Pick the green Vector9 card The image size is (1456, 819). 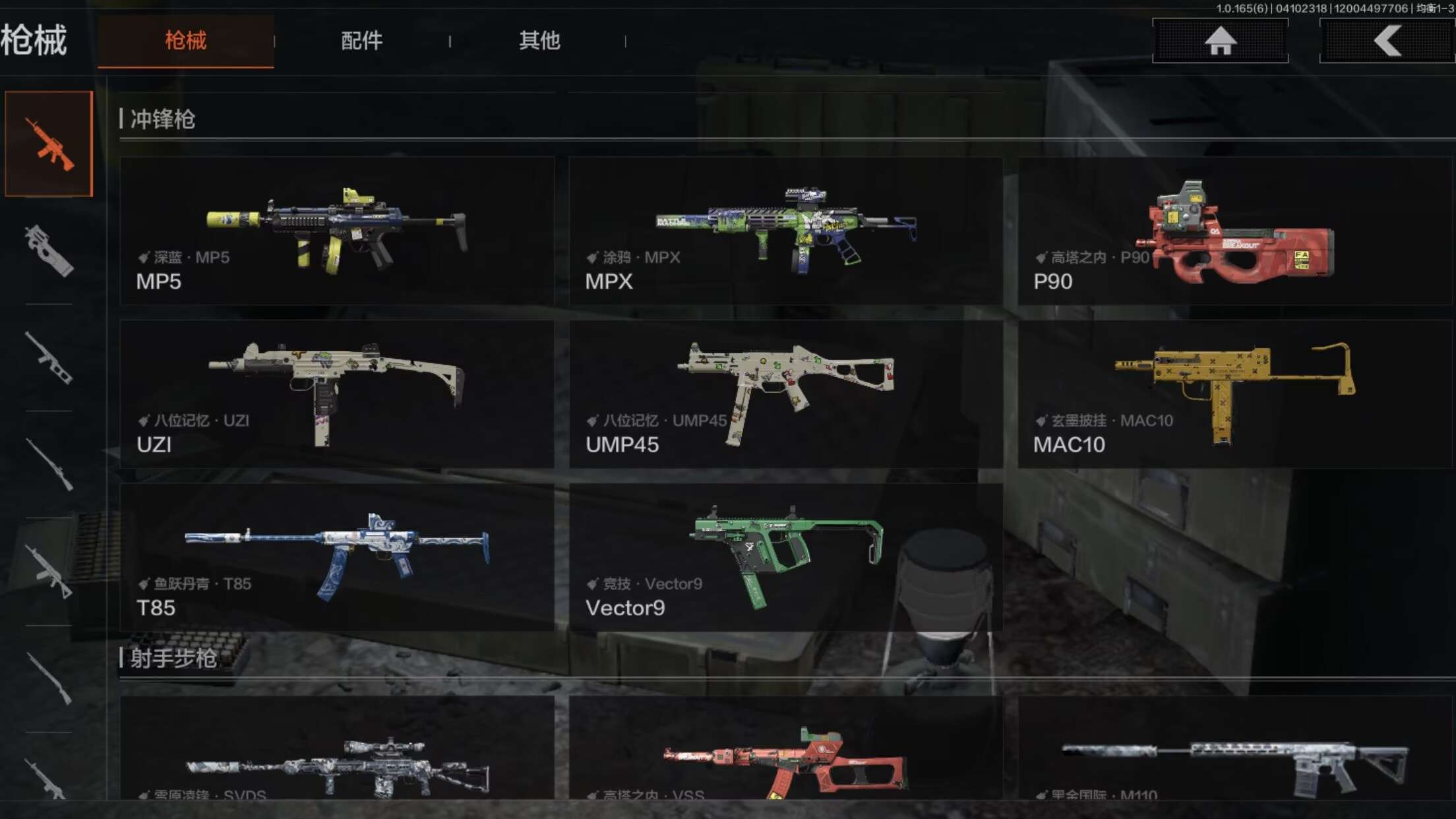[x=785, y=557]
